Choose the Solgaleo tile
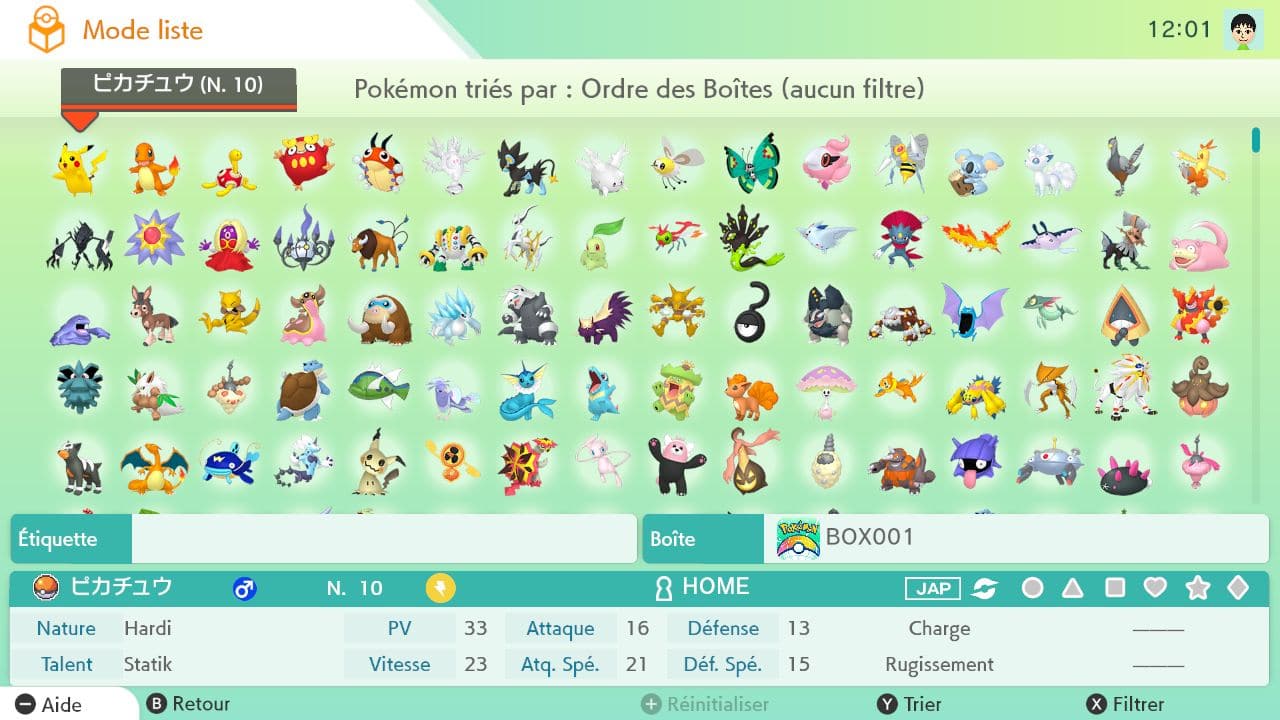Image resolution: width=1280 pixels, height=720 pixels. (x=1123, y=391)
